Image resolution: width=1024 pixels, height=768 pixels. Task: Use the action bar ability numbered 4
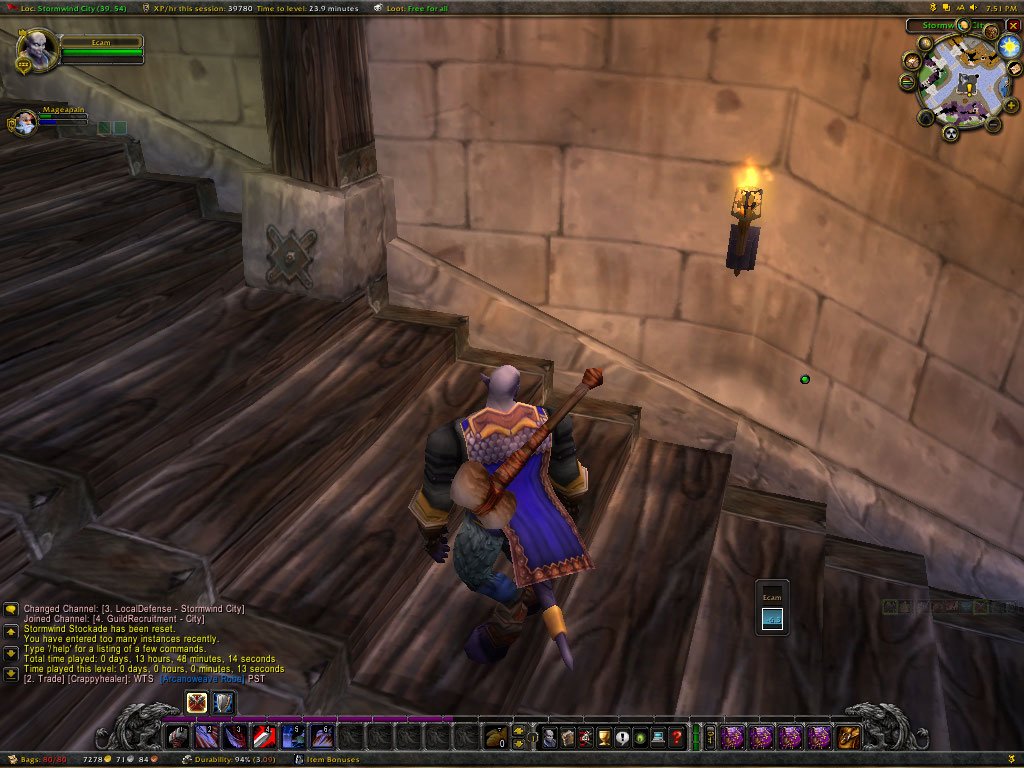click(x=264, y=738)
